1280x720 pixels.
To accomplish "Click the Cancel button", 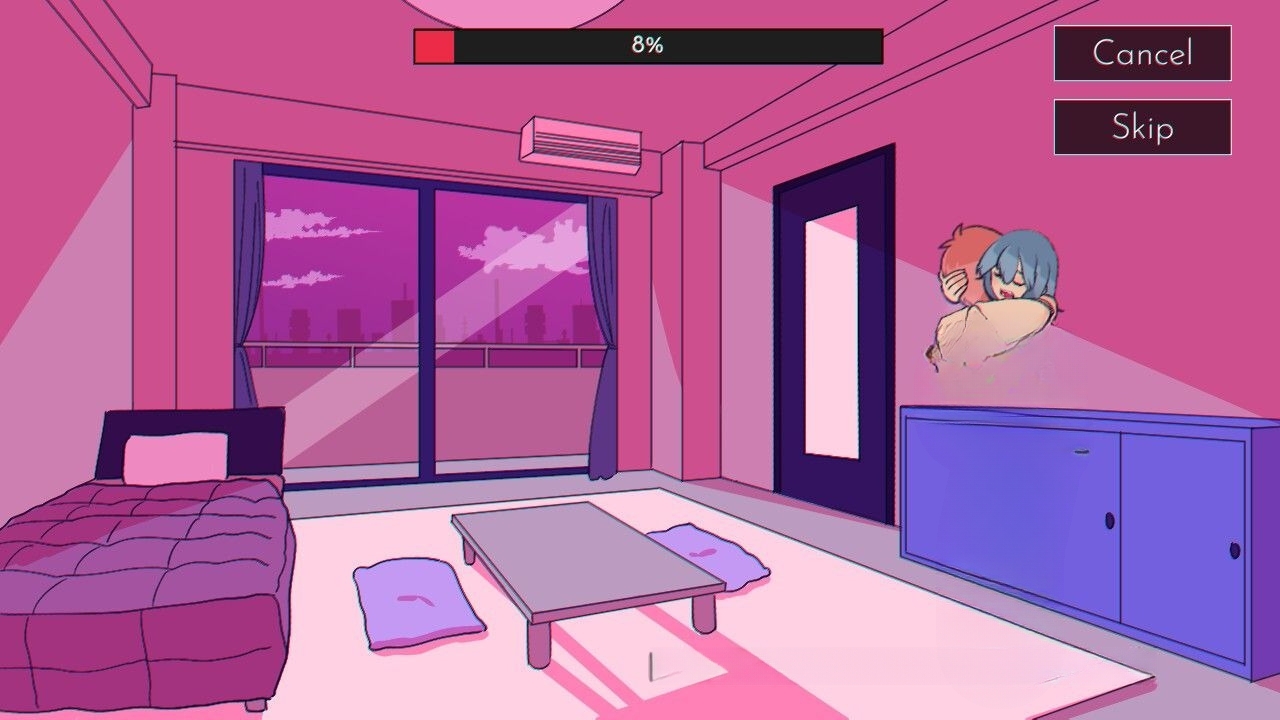I will [1142, 53].
